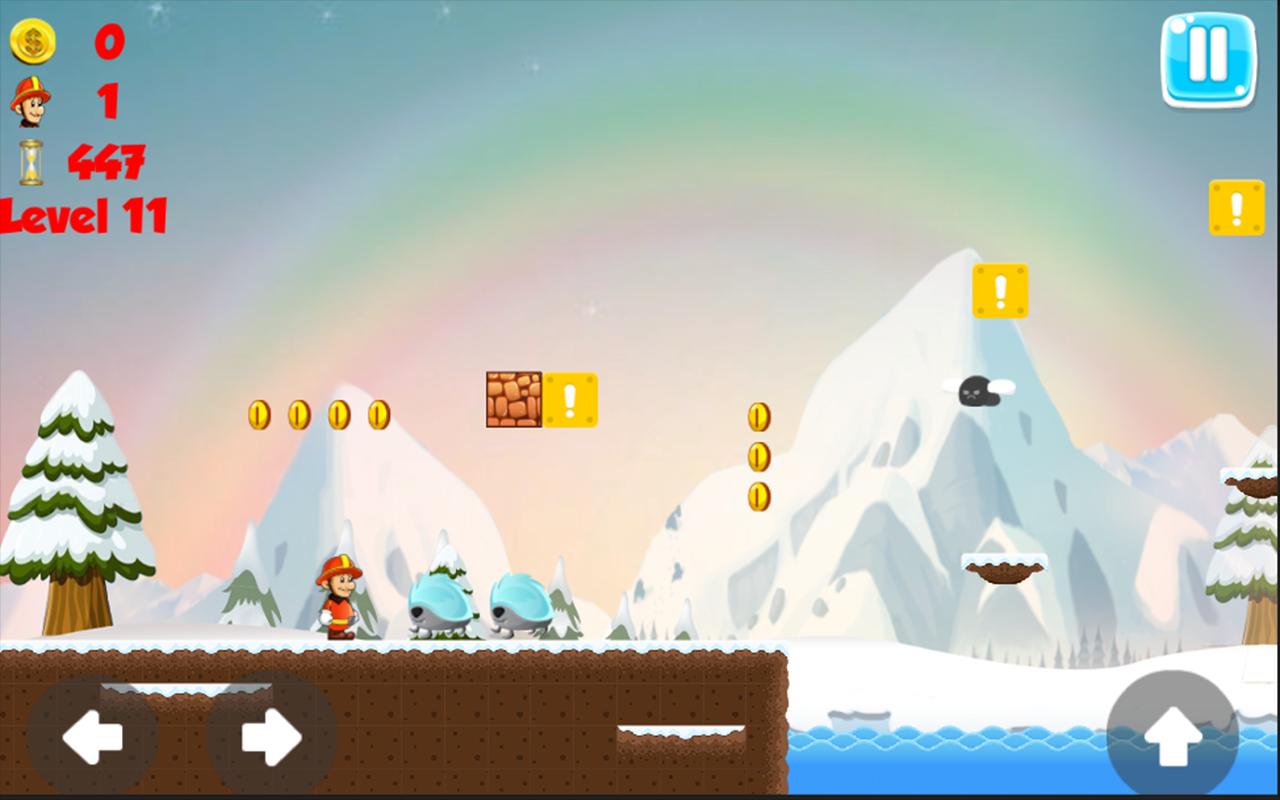Viewport: 1280px width, 800px height.
Task: Click the second blue enemy creature
Action: pos(520,605)
